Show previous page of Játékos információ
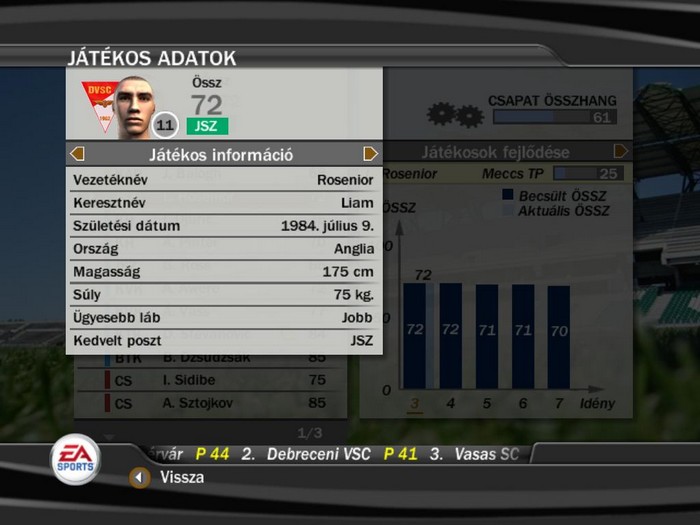 coord(77,154)
